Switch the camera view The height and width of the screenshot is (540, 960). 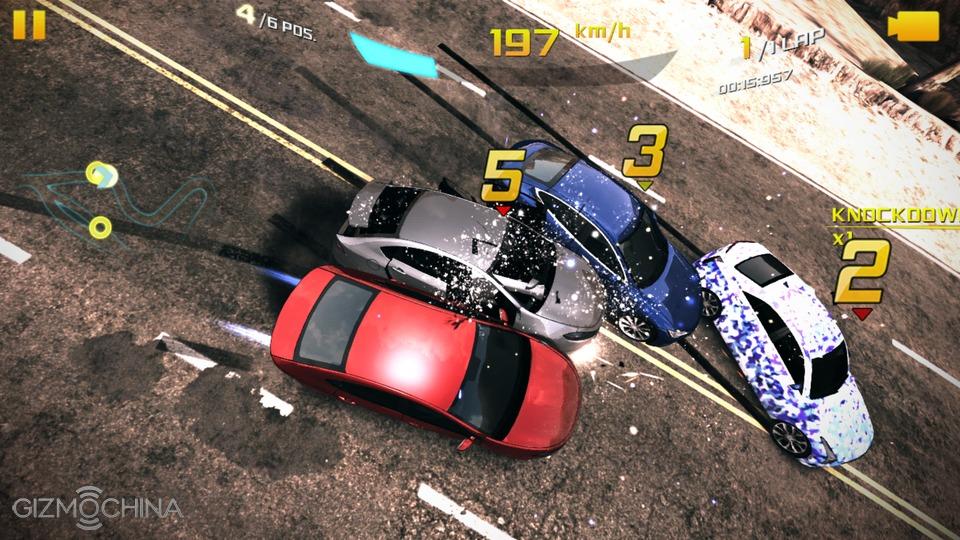(x=913, y=26)
